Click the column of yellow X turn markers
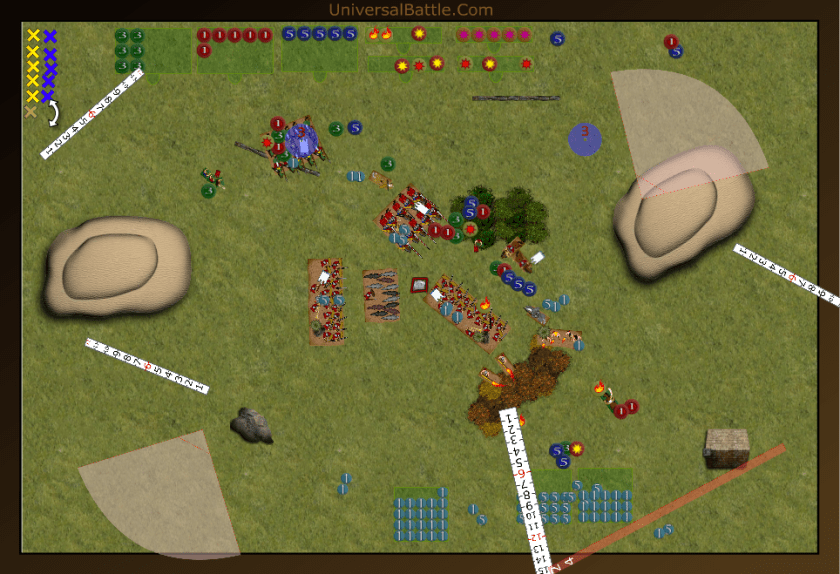Image resolution: width=840 pixels, height=574 pixels. (32, 66)
